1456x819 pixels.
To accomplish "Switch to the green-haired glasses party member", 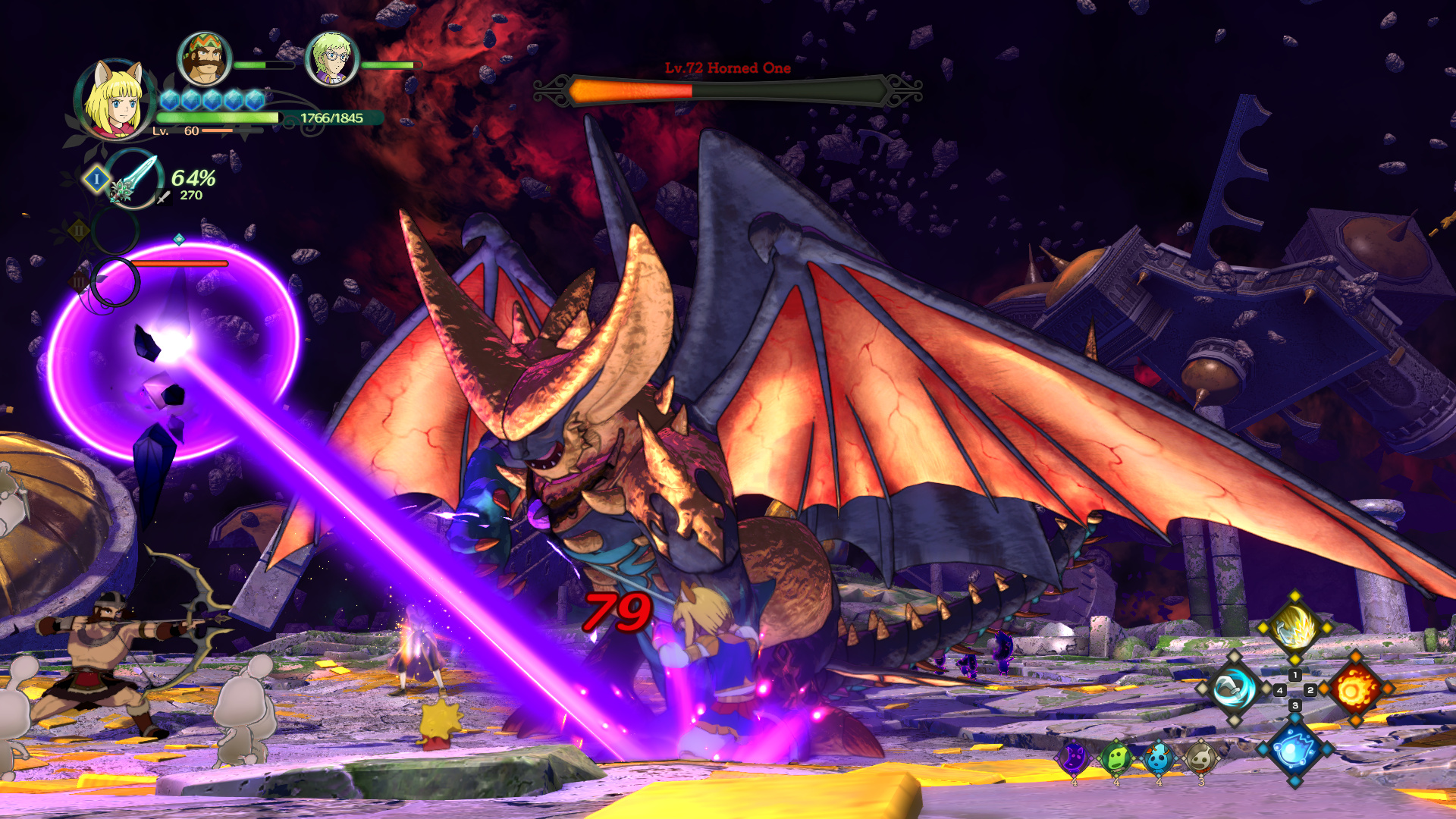I will tap(331, 59).
